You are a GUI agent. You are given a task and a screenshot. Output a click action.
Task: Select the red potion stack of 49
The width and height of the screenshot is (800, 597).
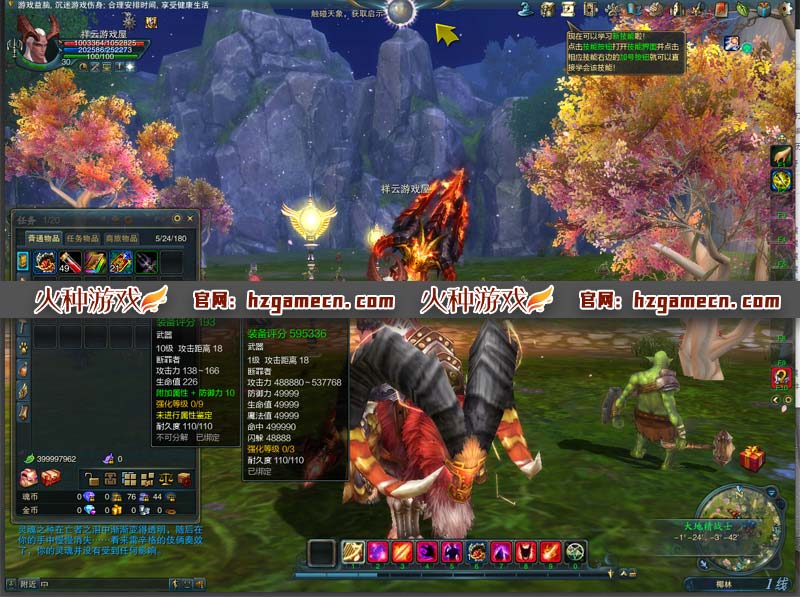pyautogui.click(x=71, y=263)
